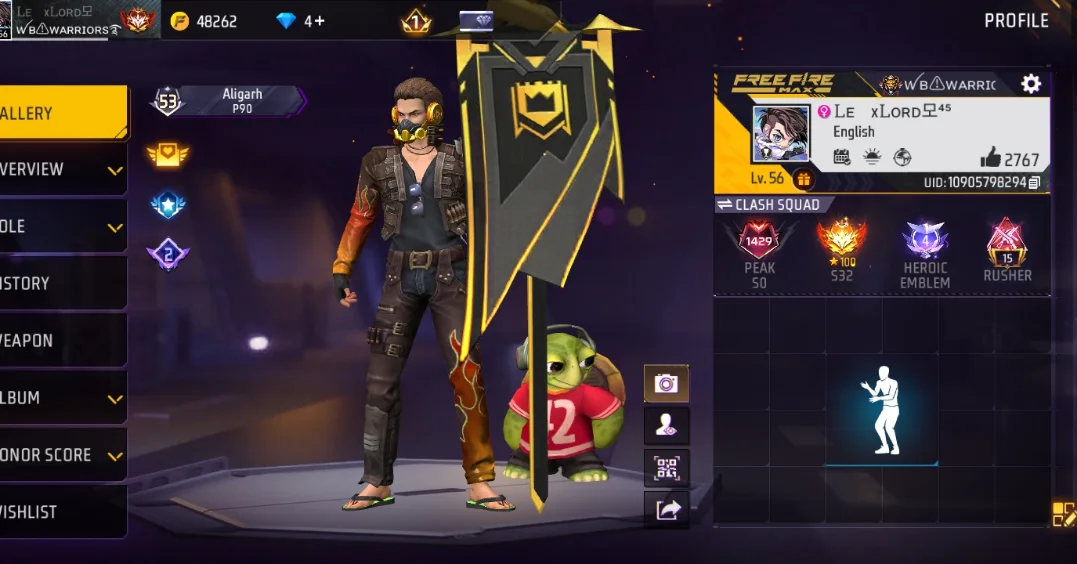Share the profile using the arrow button
The image size is (1077, 564).
(x=666, y=510)
